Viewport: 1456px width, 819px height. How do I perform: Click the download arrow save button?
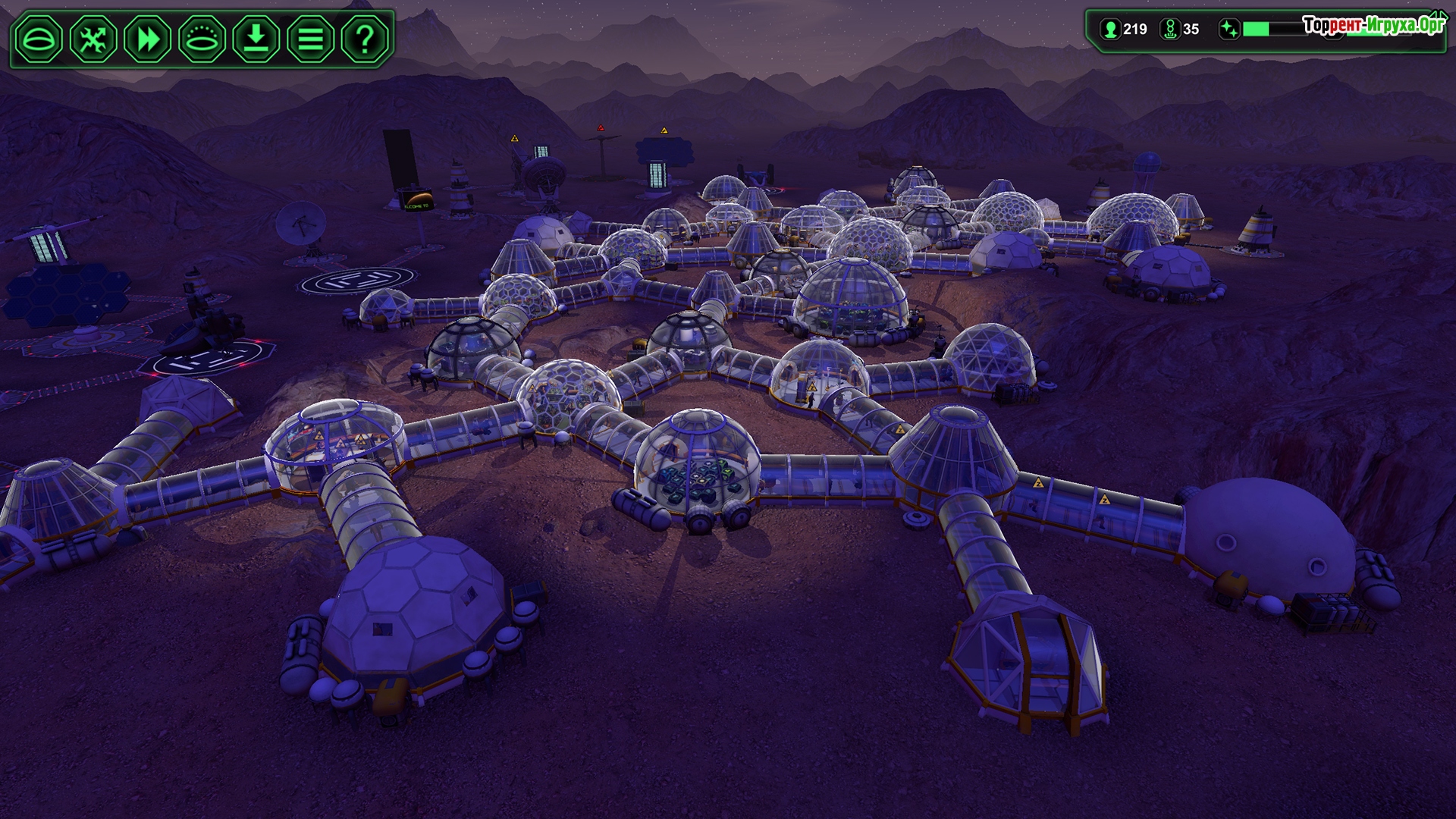(256, 39)
